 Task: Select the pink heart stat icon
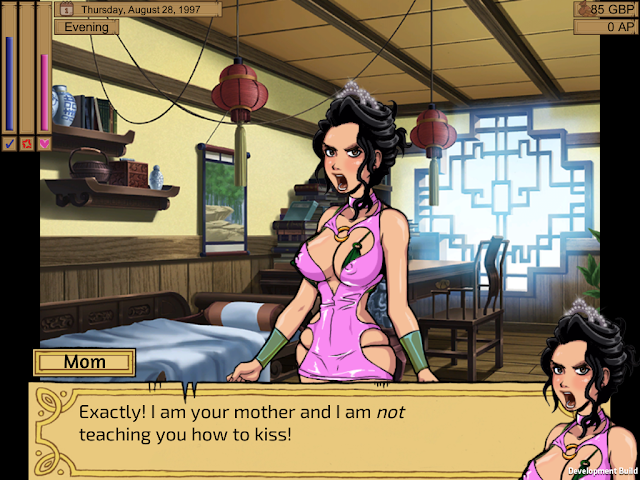[44, 143]
